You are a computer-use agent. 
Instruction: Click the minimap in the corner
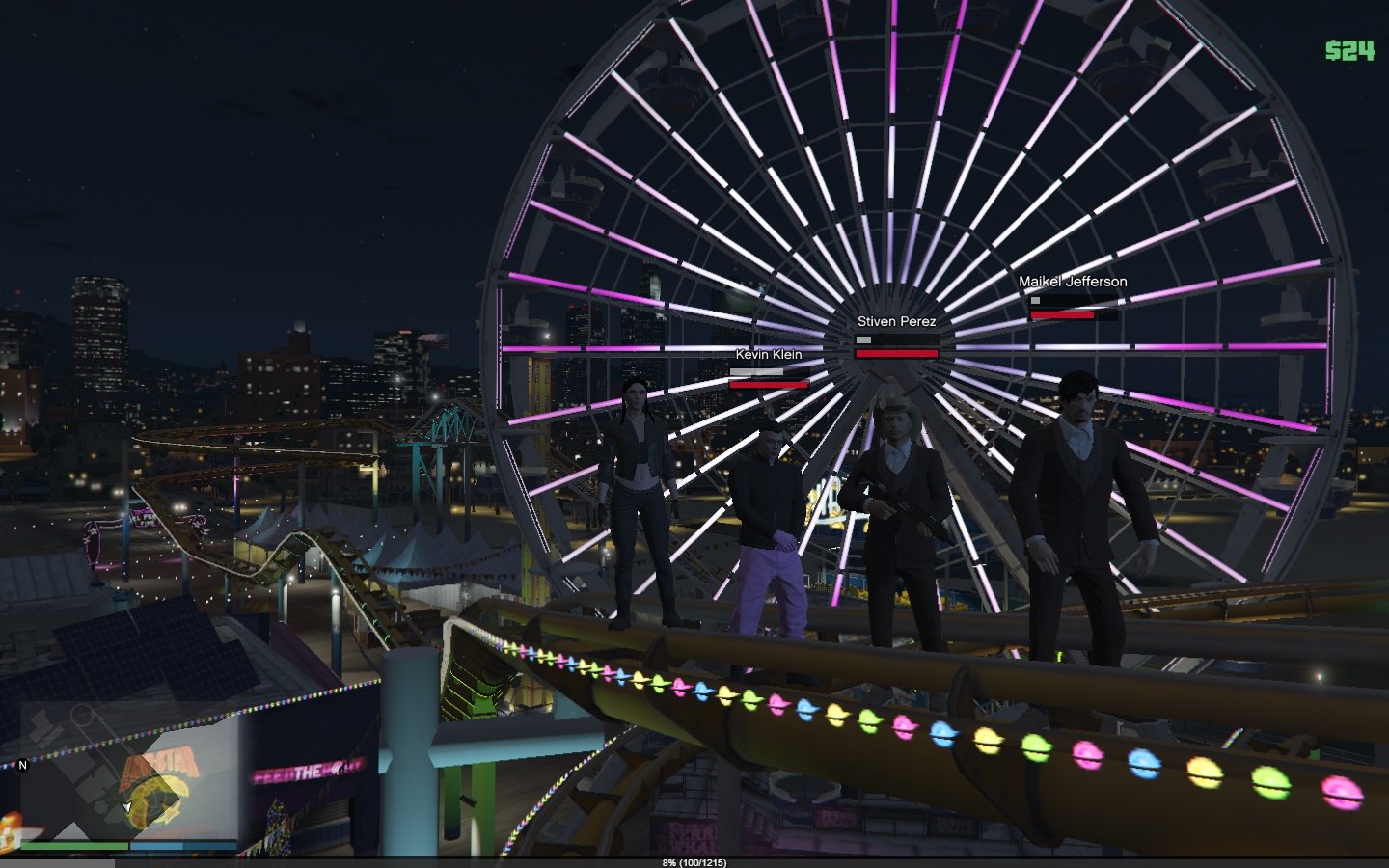pyautogui.click(x=128, y=776)
